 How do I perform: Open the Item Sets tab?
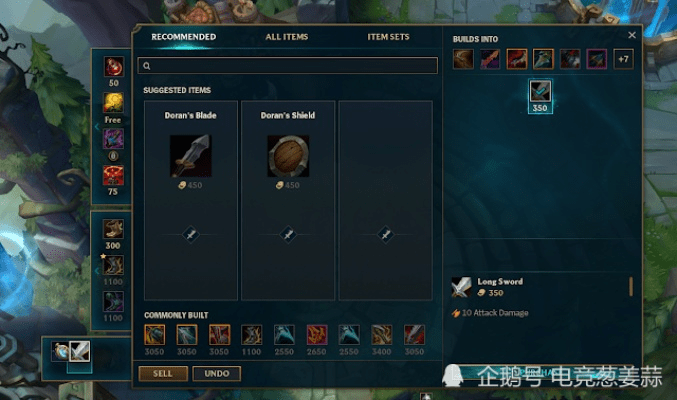[388, 37]
